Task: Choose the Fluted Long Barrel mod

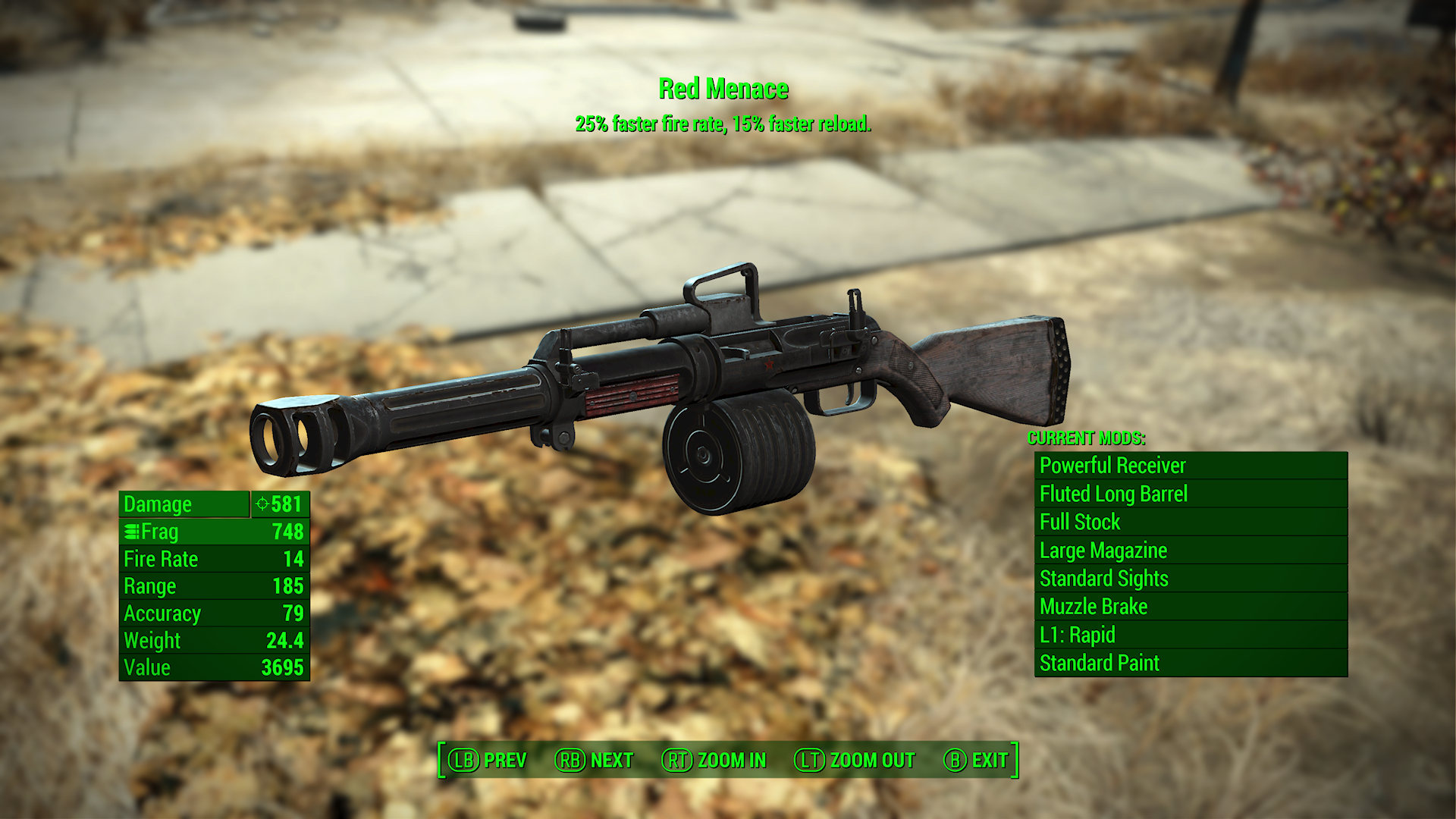Action: point(1191,494)
